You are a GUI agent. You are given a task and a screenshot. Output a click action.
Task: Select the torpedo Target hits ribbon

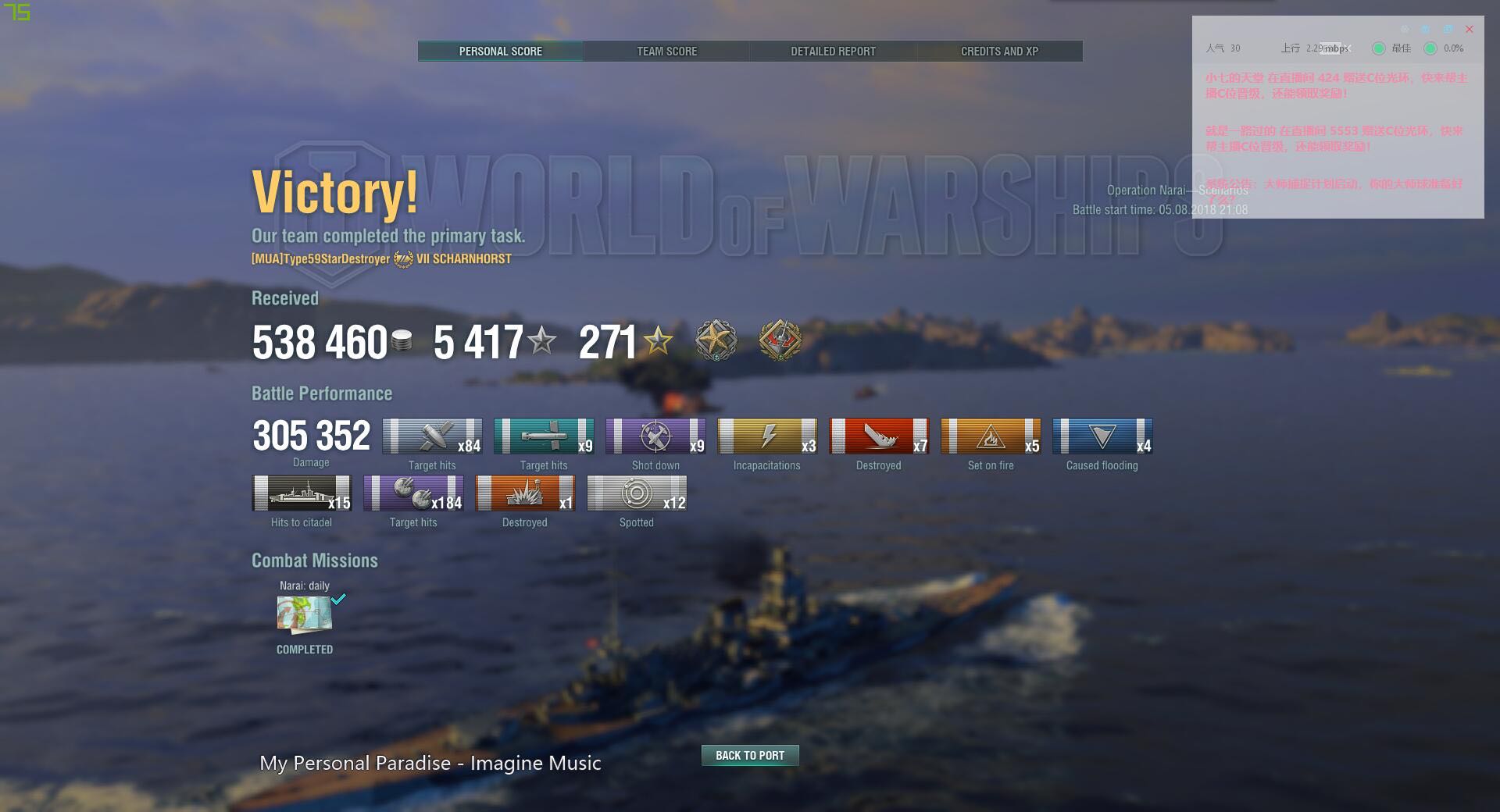tap(544, 436)
